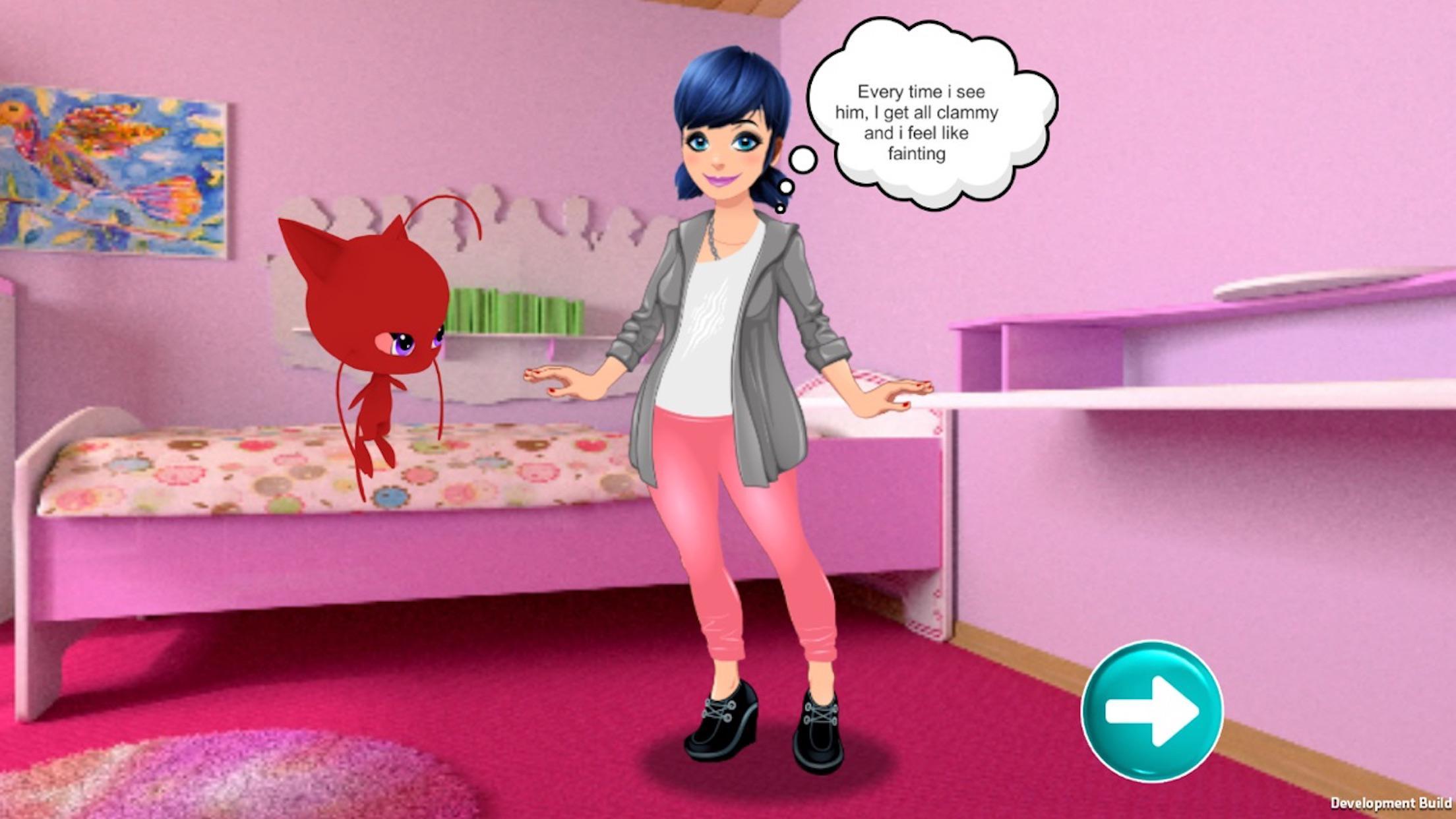Click the green books on the shelf
Viewport: 1456px width, 819px height.
click(514, 310)
